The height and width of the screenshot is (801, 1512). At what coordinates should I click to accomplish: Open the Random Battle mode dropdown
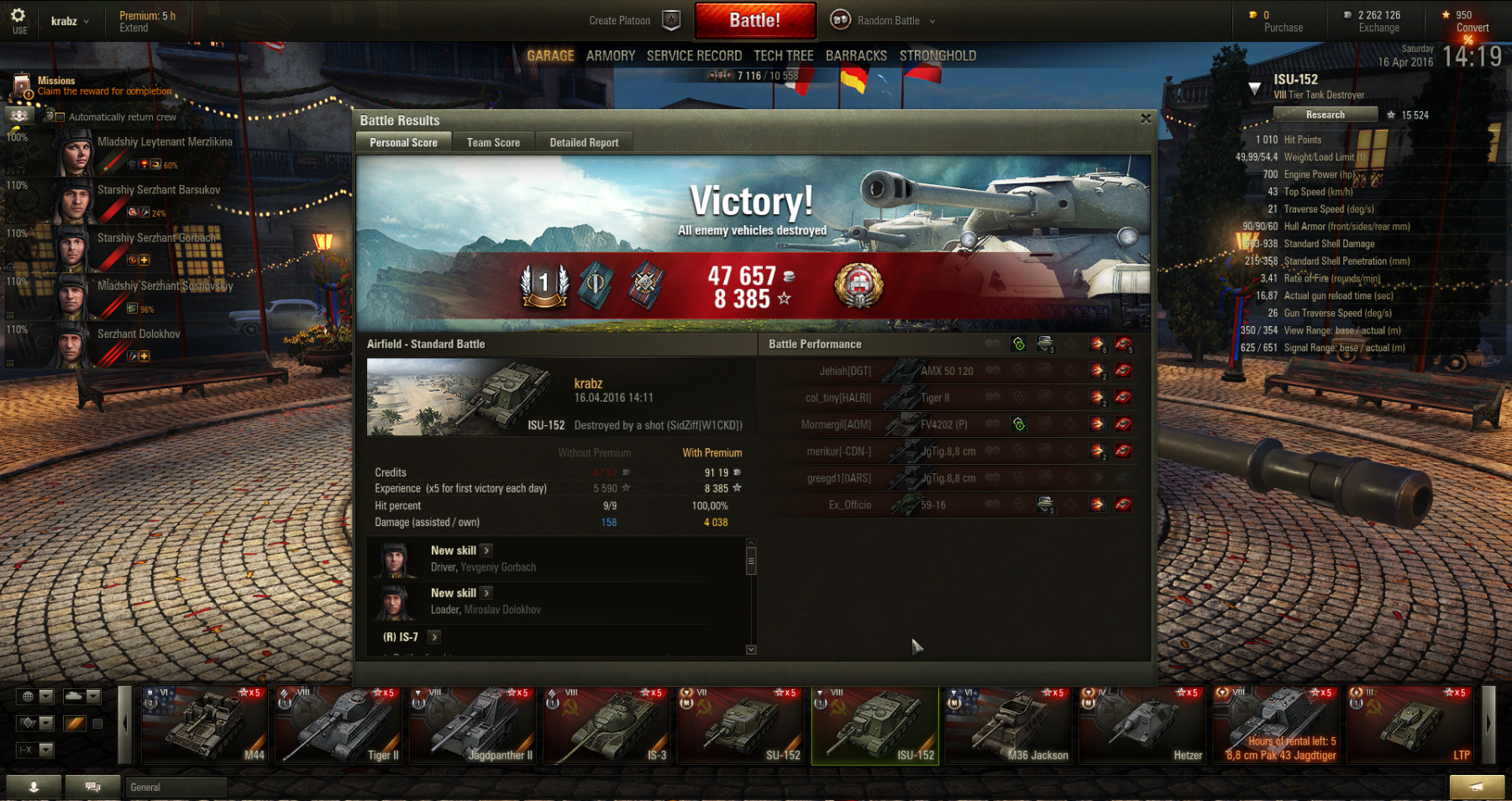pos(895,20)
